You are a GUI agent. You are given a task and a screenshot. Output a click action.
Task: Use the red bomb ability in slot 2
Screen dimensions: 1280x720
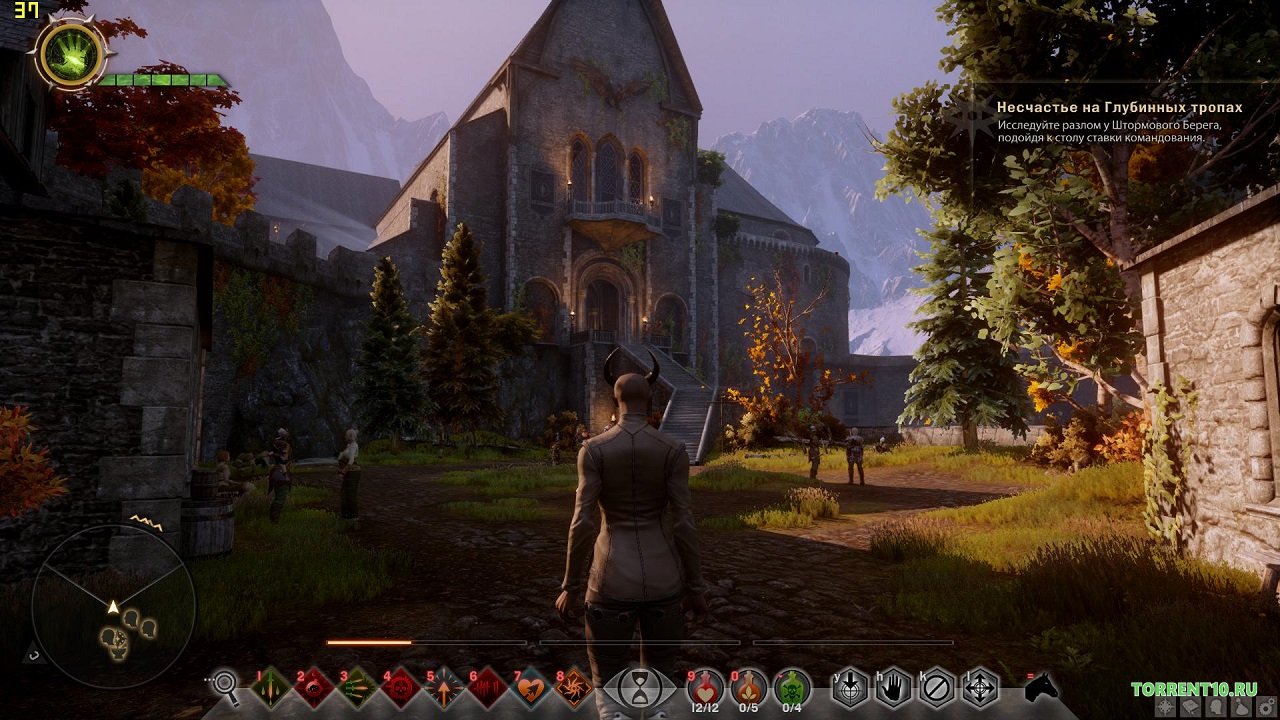pyautogui.click(x=314, y=688)
